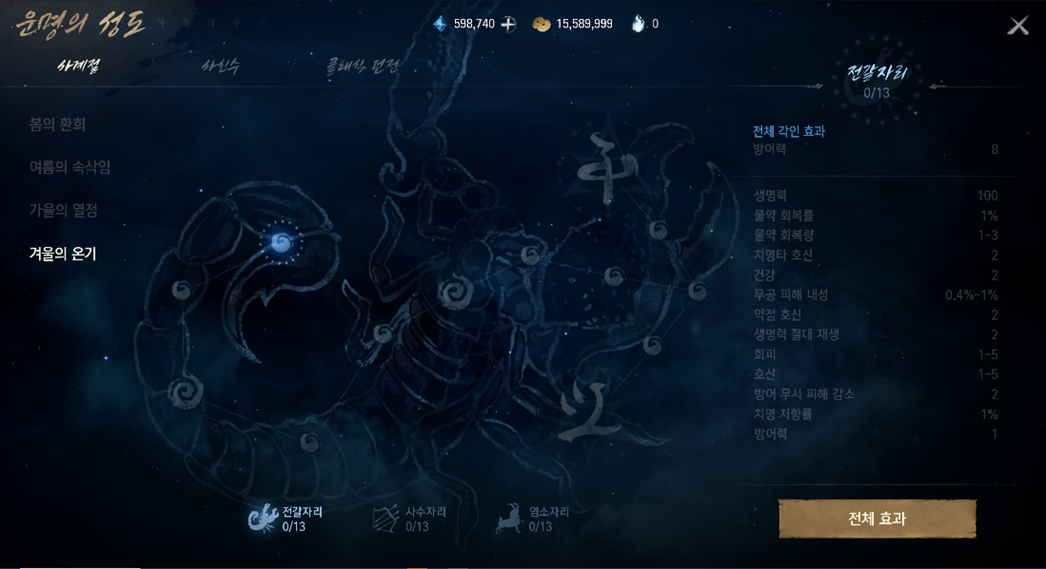Close the 운명의 성도 window
1046x569 pixels.
point(1017,26)
